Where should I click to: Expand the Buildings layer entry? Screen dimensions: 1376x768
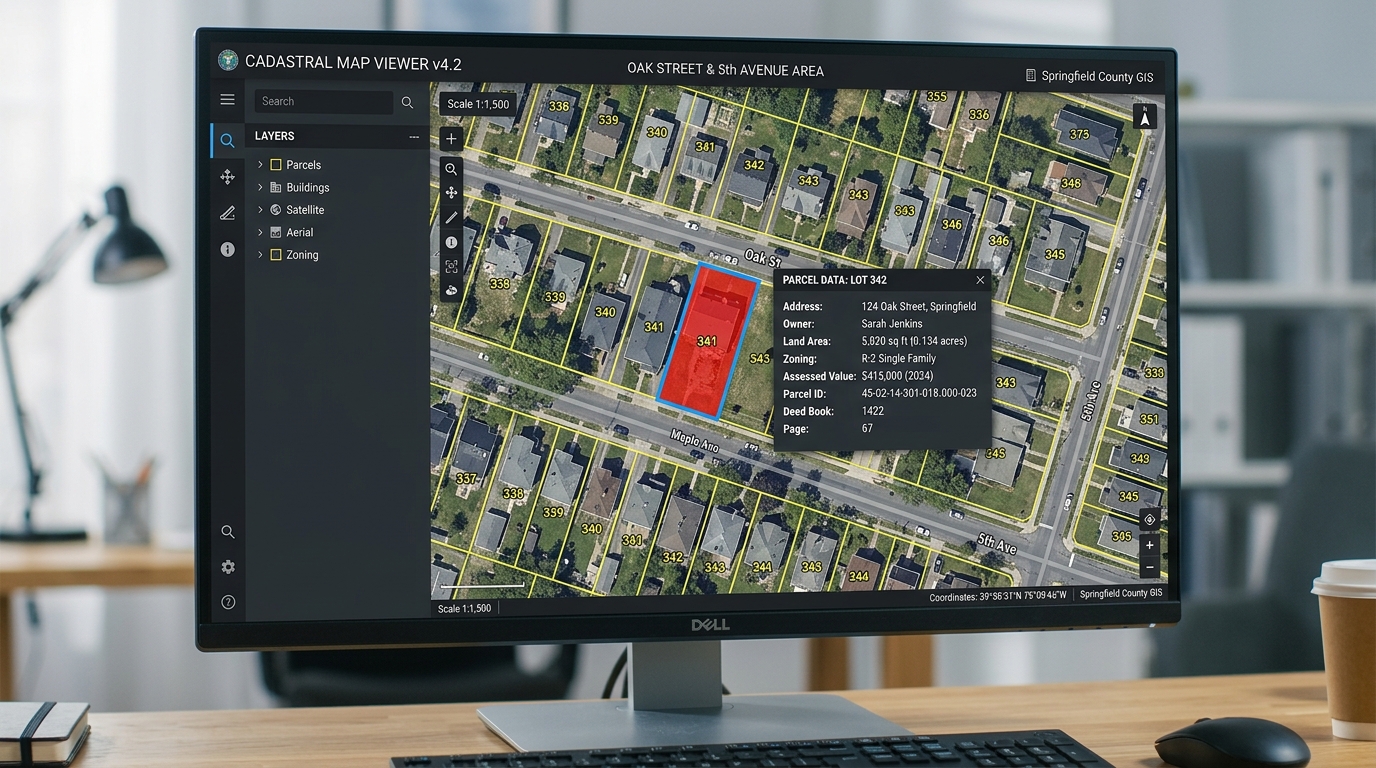pyautogui.click(x=260, y=187)
